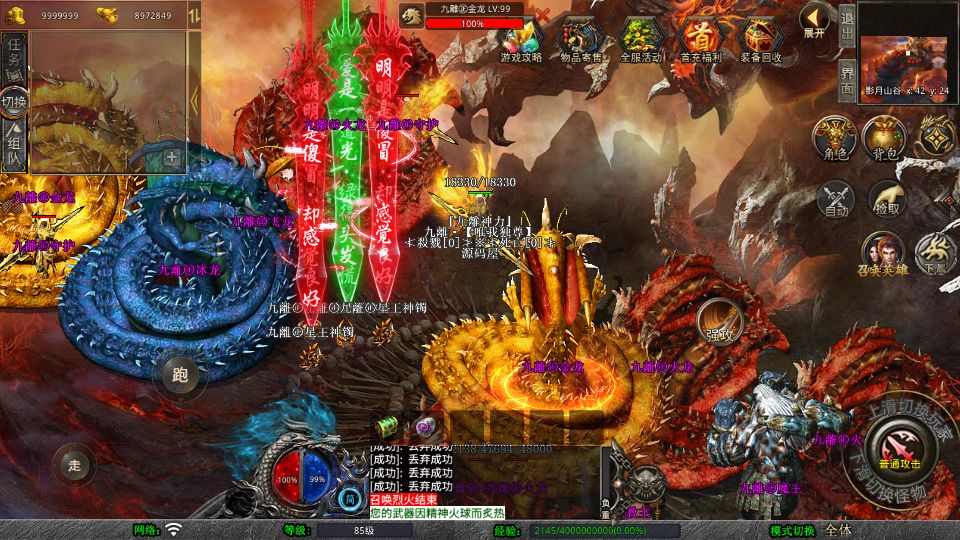Open the 物品寄售 consignment icon

pyautogui.click(x=582, y=40)
